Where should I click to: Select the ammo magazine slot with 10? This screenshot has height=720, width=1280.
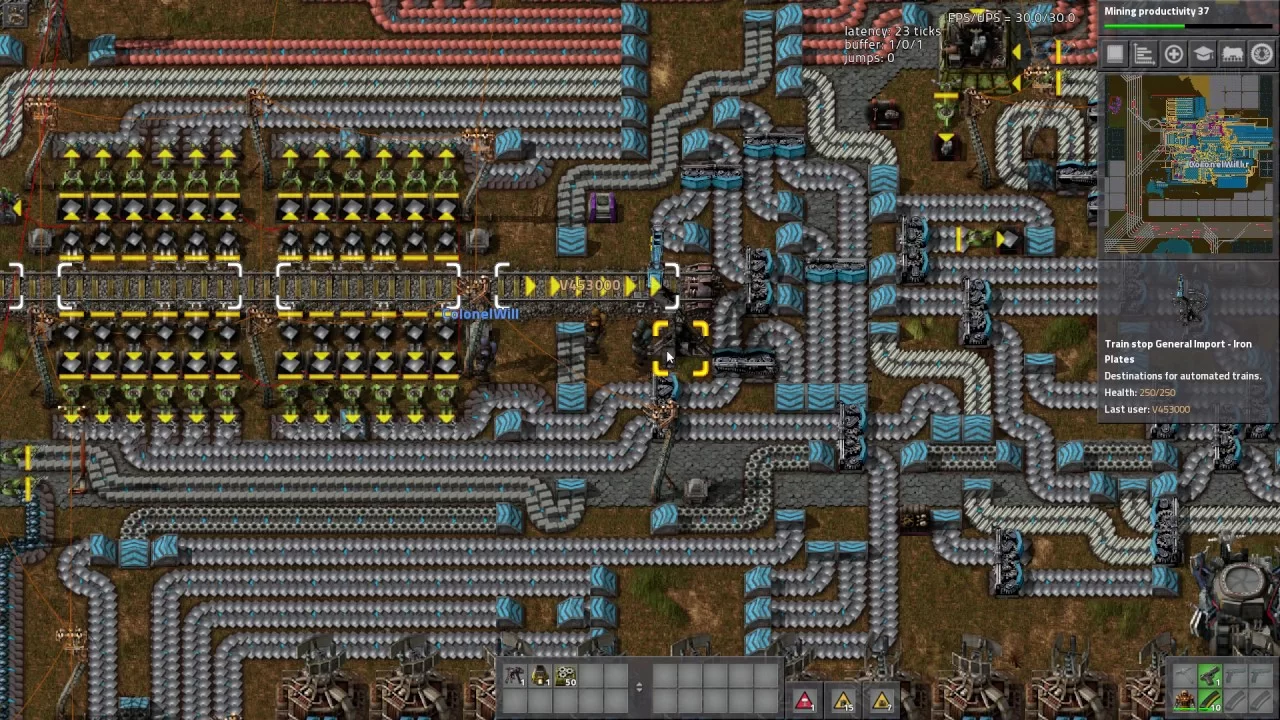(1210, 700)
